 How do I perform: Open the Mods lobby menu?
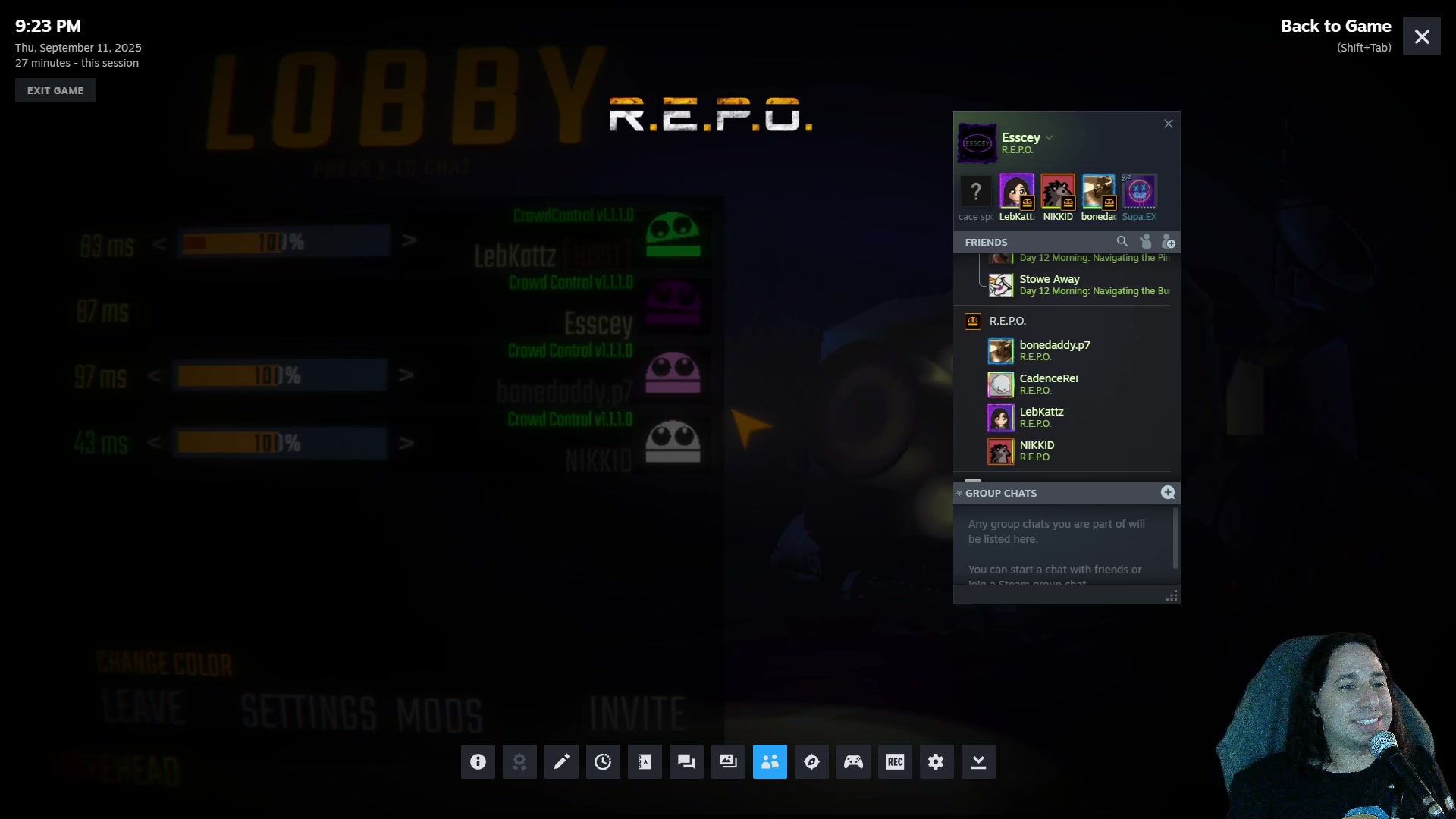tap(439, 715)
